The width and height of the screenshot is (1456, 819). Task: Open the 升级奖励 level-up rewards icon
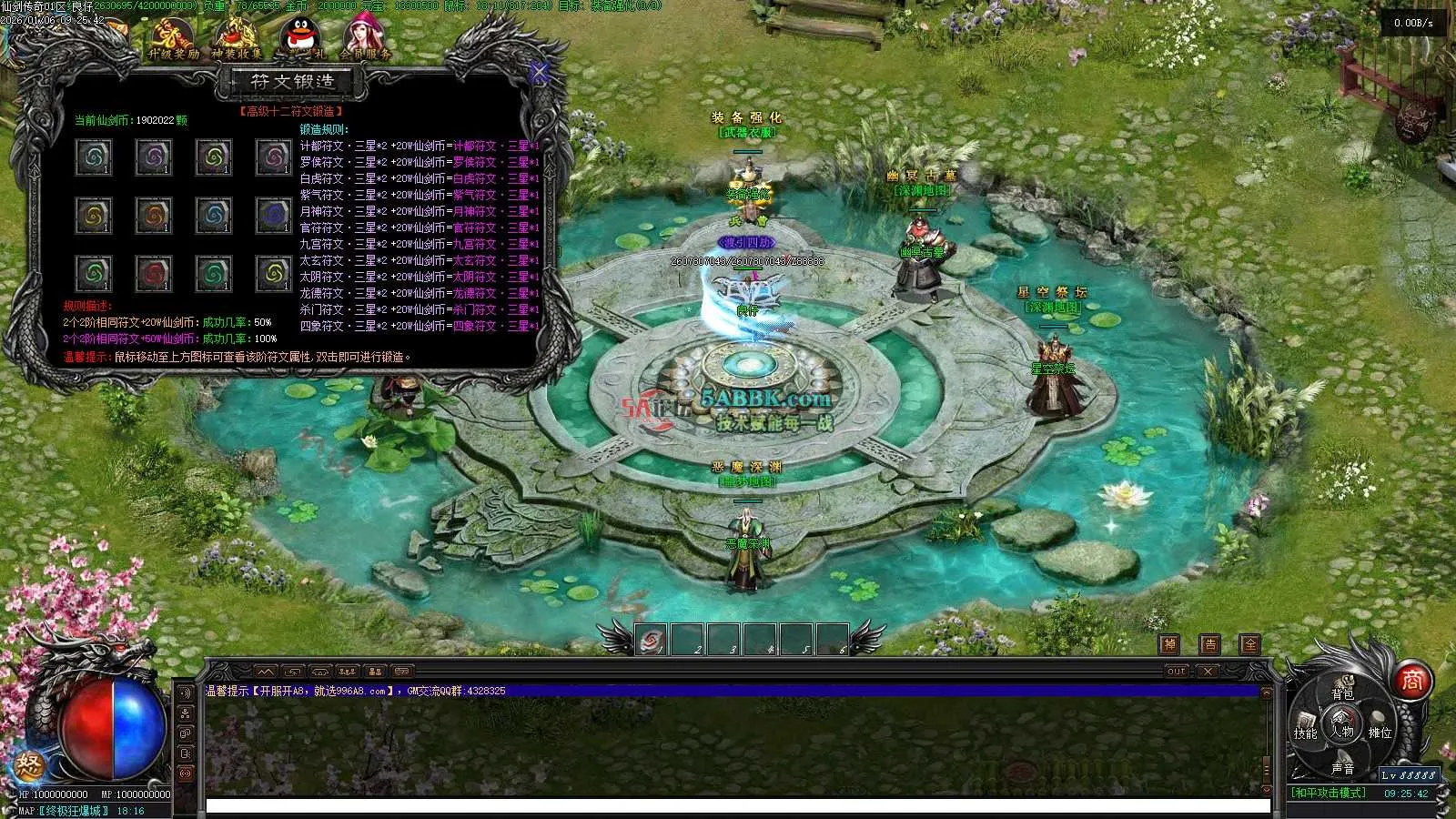tap(173, 38)
